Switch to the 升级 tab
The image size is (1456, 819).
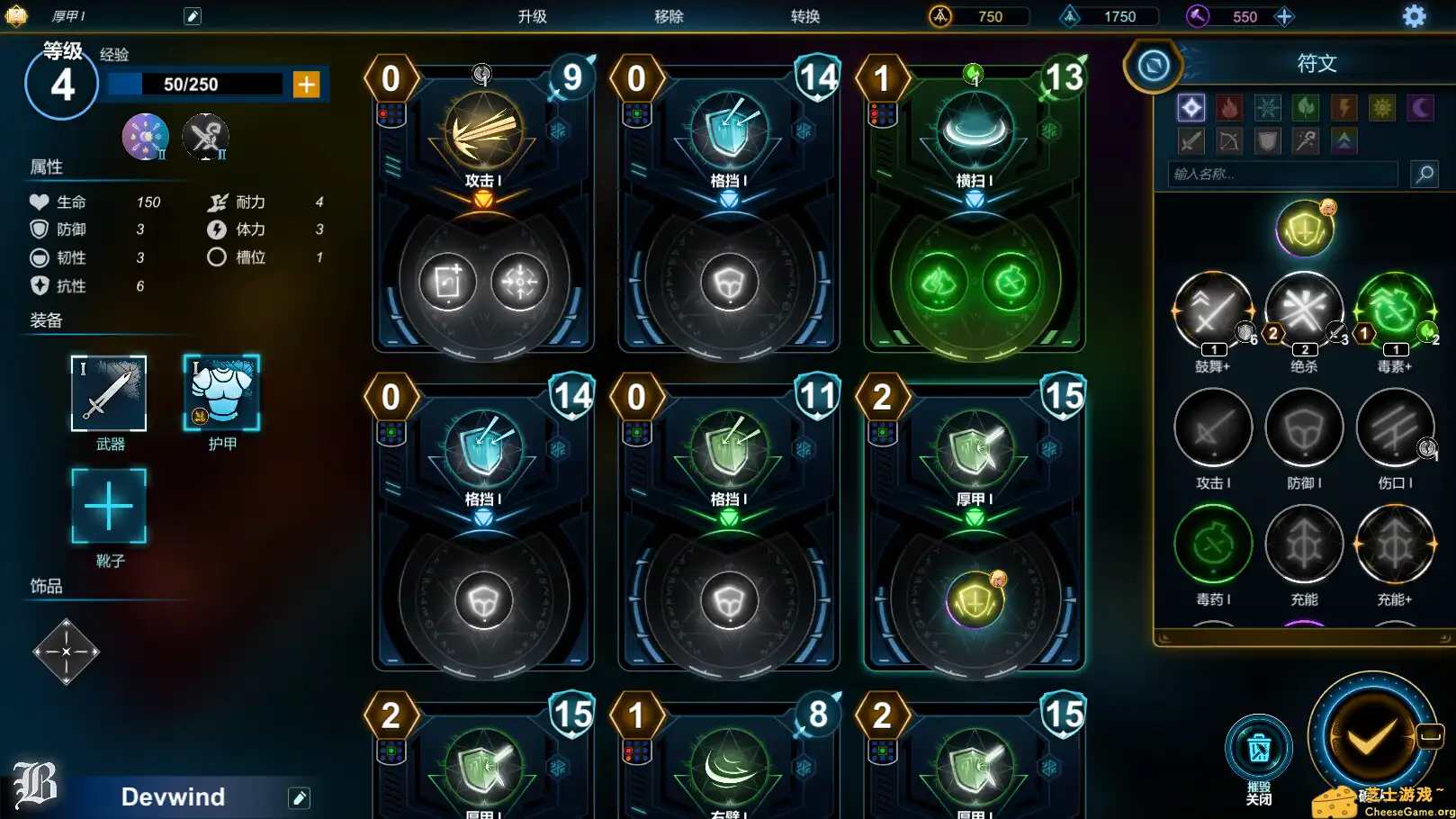[x=533, y=15]
